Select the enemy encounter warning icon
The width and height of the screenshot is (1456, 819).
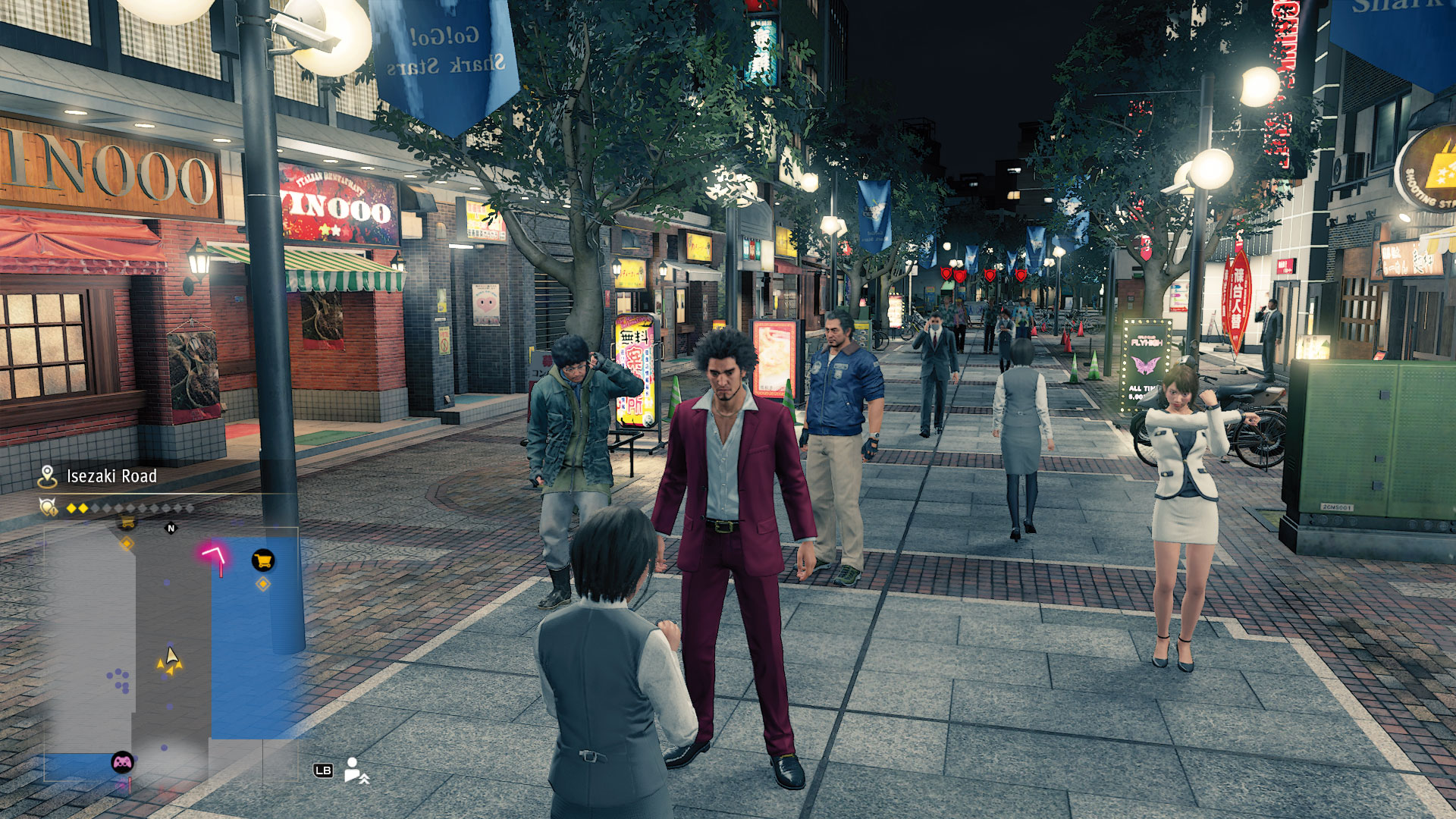(49, 507)
